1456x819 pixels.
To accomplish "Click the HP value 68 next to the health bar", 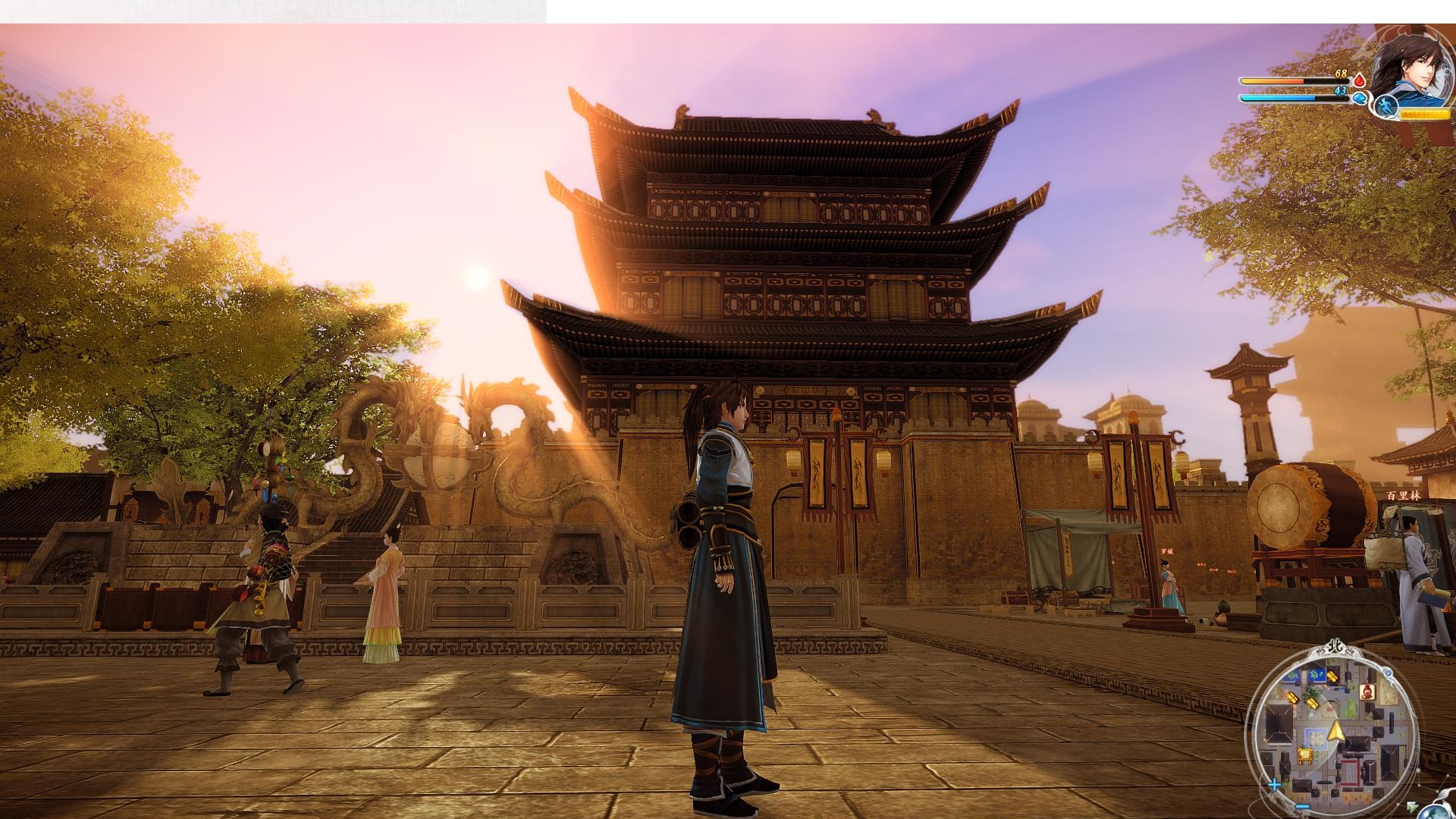I will coord(1340,74).
